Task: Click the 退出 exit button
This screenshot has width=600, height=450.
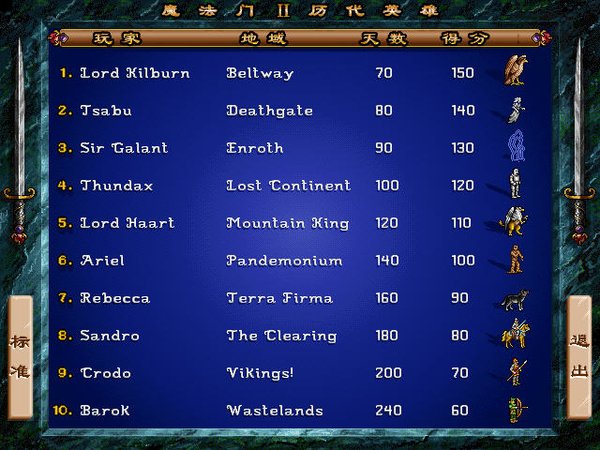Action: [580, 356]
